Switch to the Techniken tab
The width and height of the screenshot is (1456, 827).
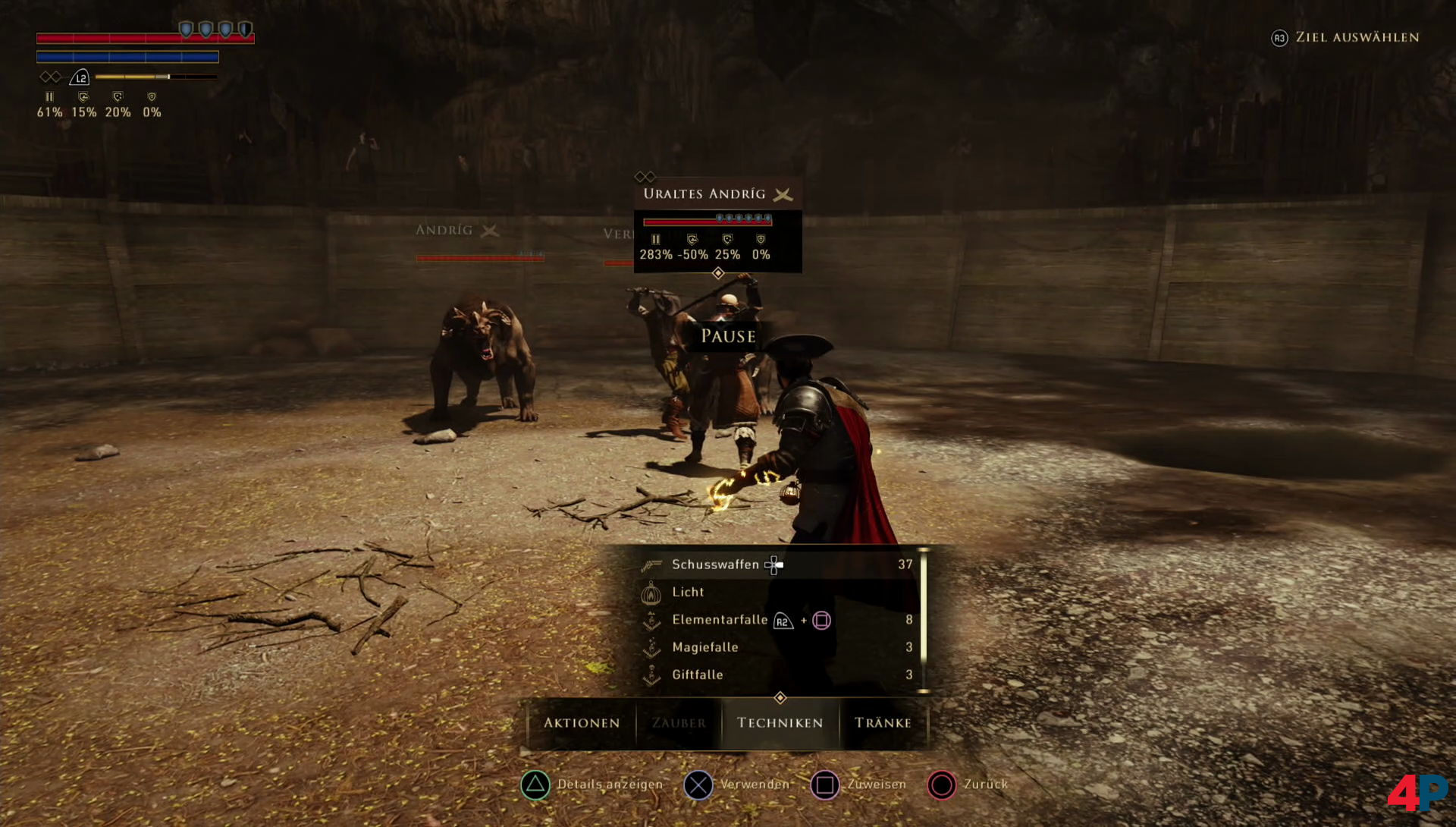tap(780, 723)
